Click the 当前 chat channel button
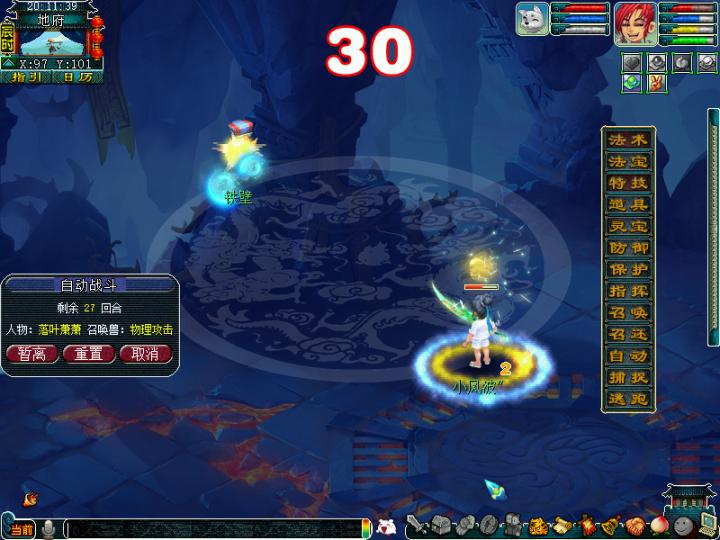Screen dimensions: 720x540 tap(22, 528)
